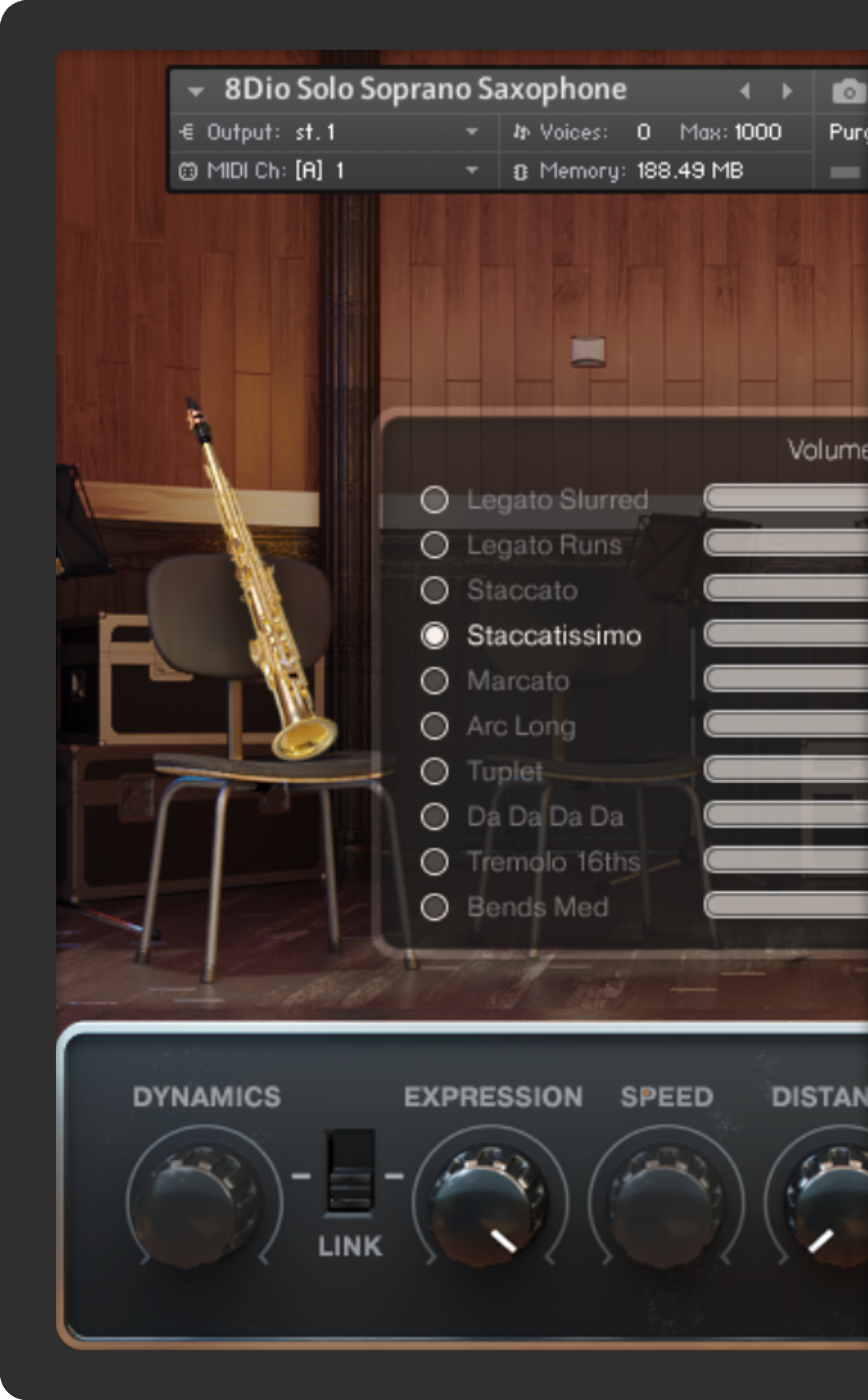Open the MIDI Ch dropdown
Viewport: 868px width, 1400px height.
(472, 171)
